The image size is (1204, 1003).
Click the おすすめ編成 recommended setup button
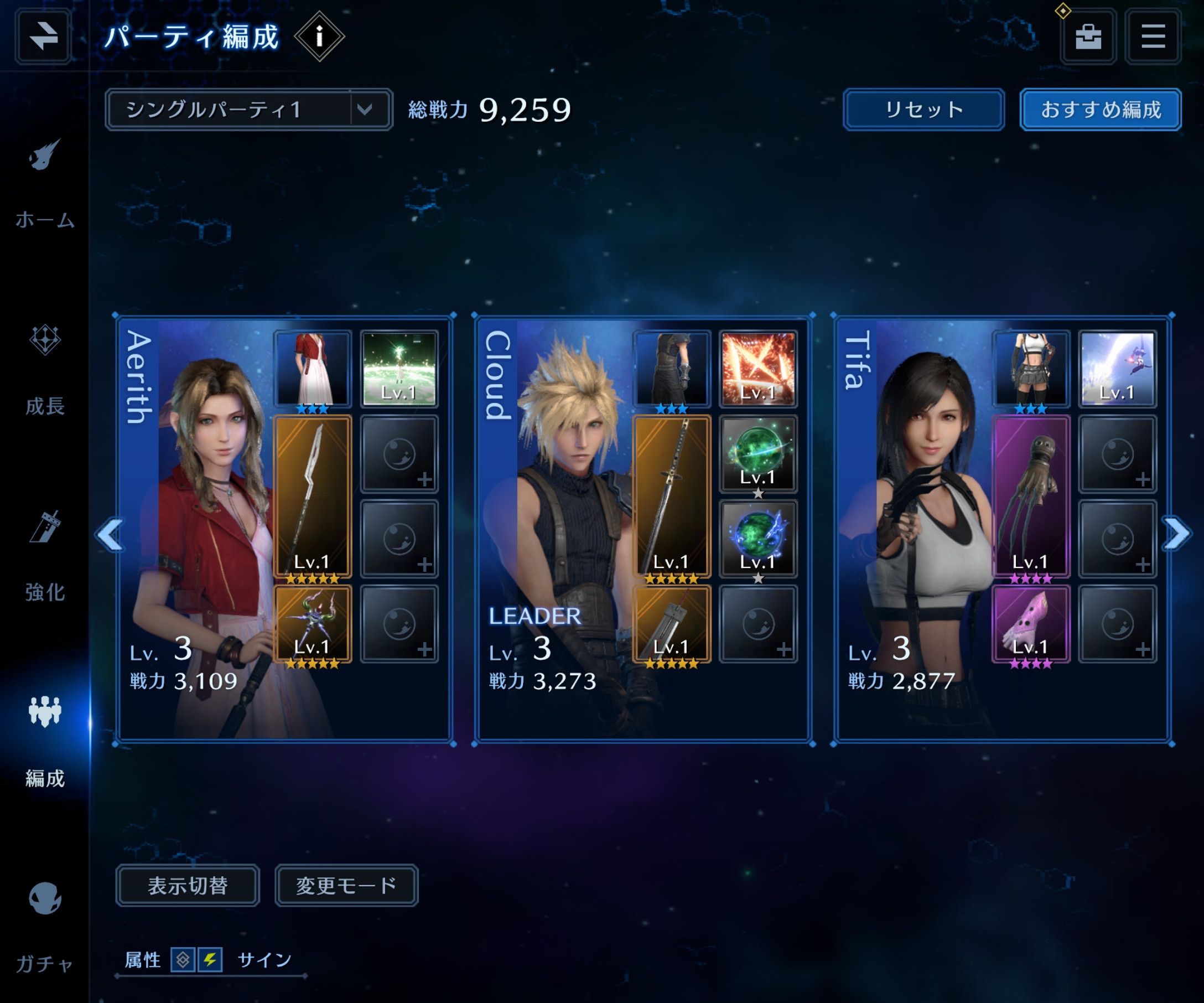tap(1099, 110)
